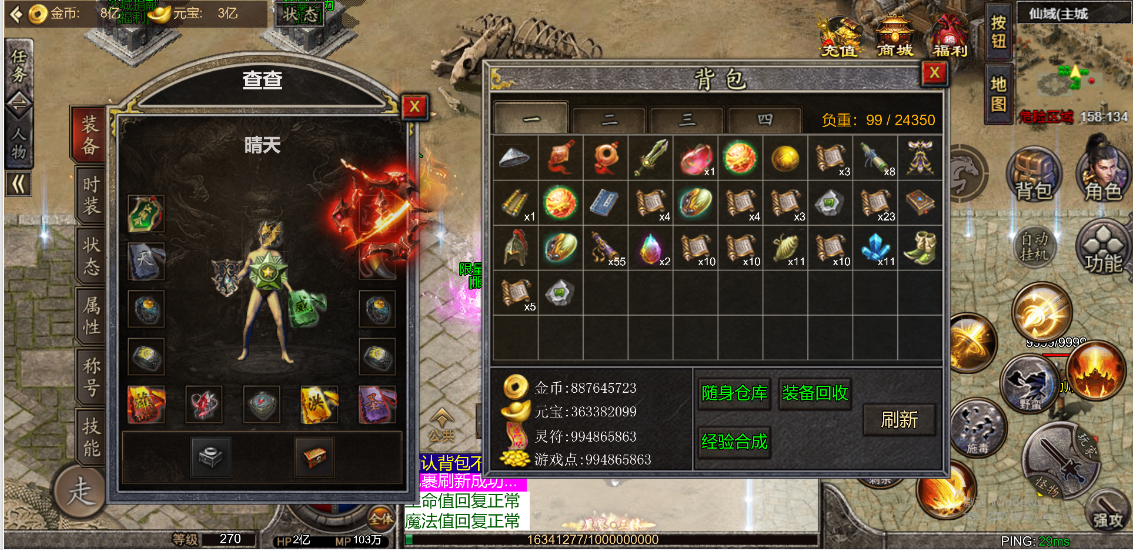Close the character inspect panel

415,107
